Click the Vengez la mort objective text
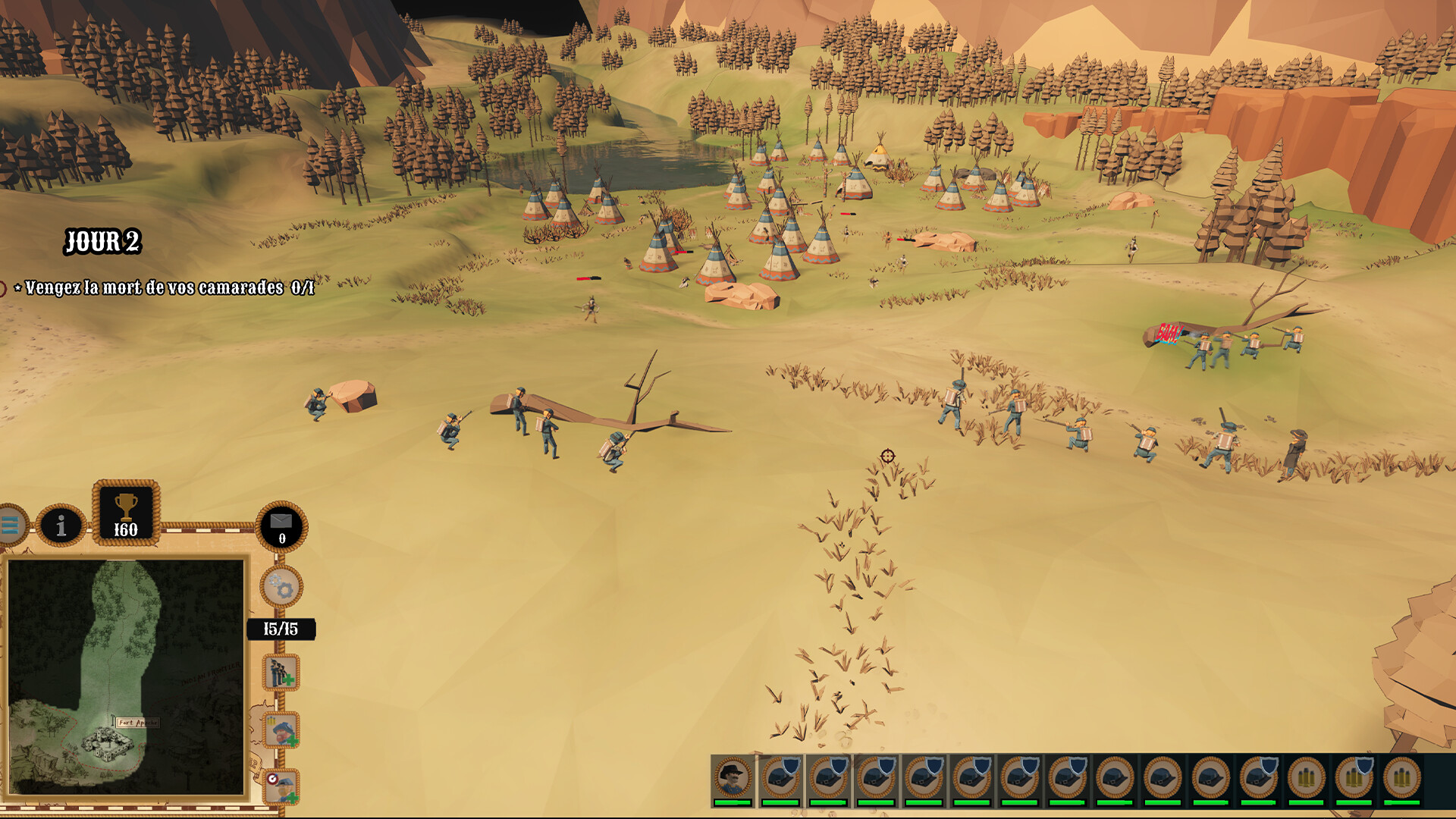1456x819 pixels. point(163,288)
